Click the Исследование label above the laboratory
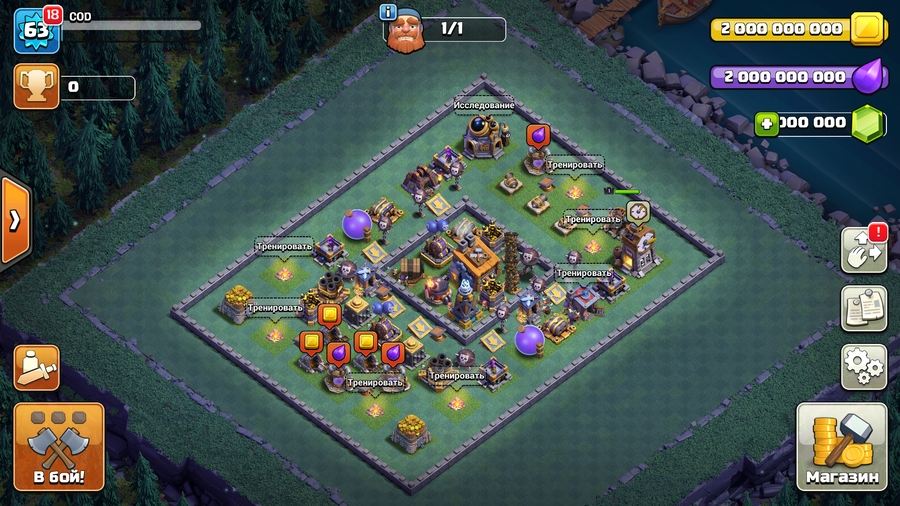Image resolution: width=900 pixels, height=506 pixels. tap(484, 105)
